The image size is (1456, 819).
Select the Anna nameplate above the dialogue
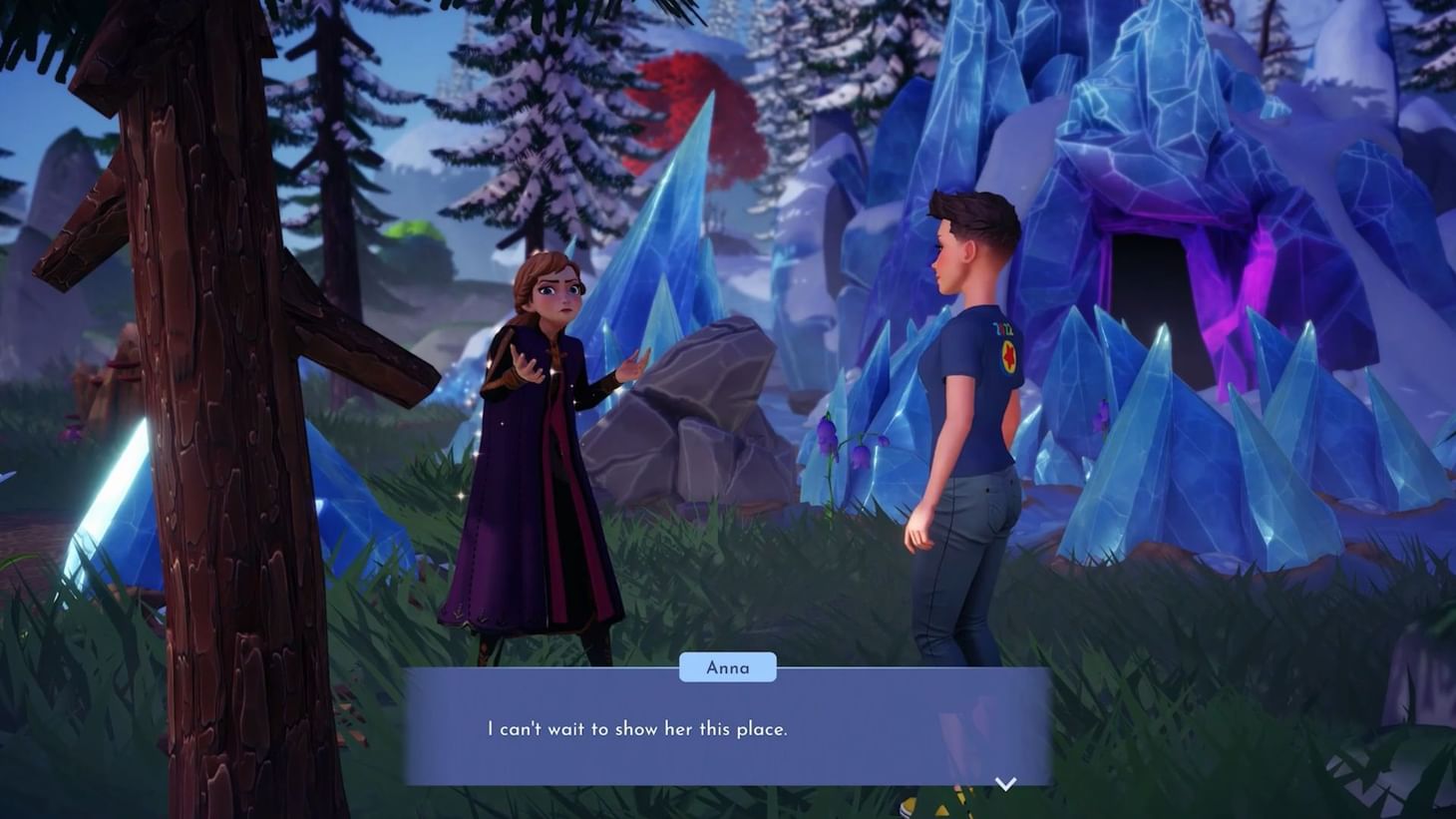727,666
